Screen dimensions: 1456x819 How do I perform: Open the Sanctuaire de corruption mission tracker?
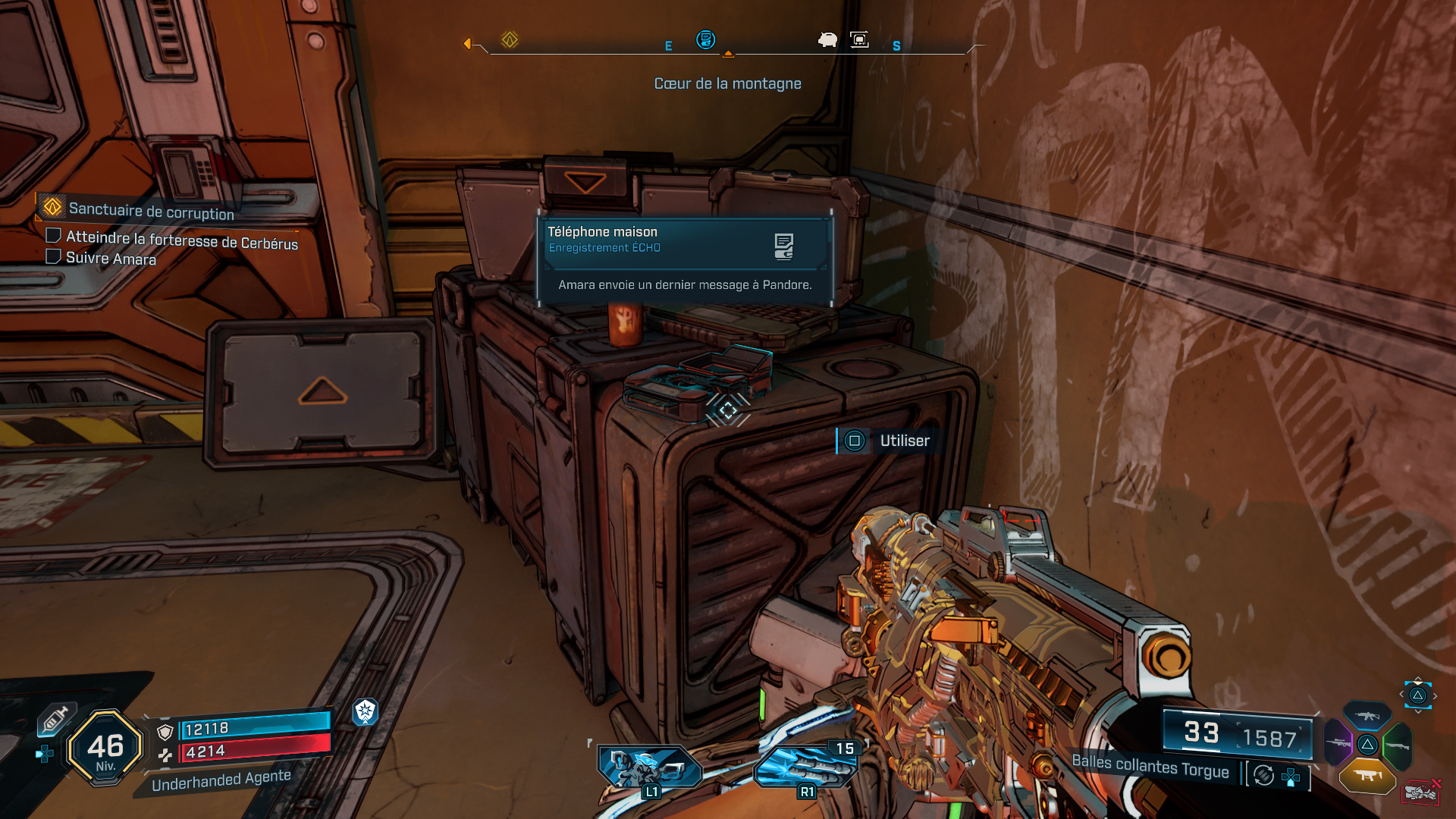150,209
